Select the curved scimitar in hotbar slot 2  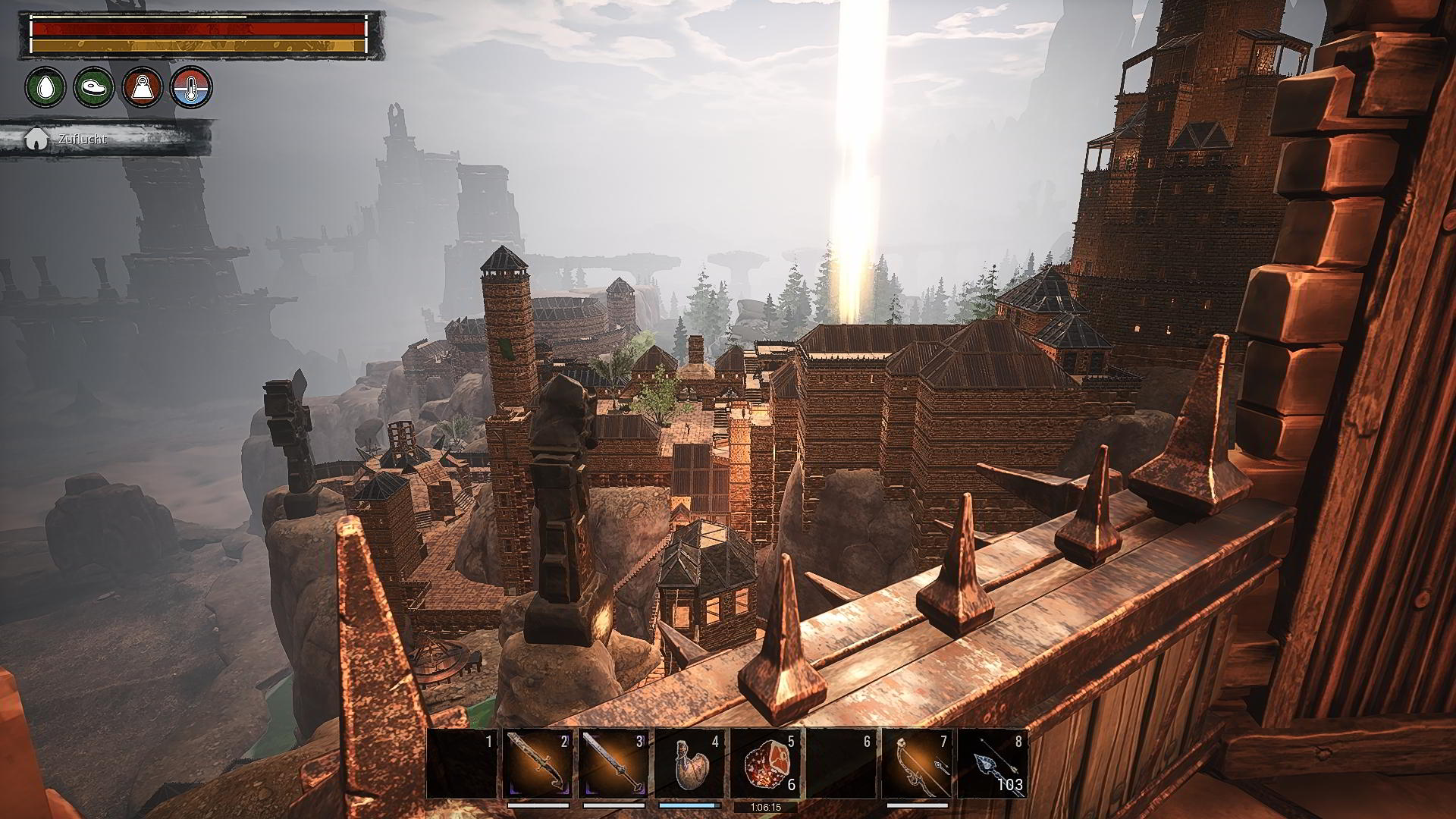pos(537,764)
